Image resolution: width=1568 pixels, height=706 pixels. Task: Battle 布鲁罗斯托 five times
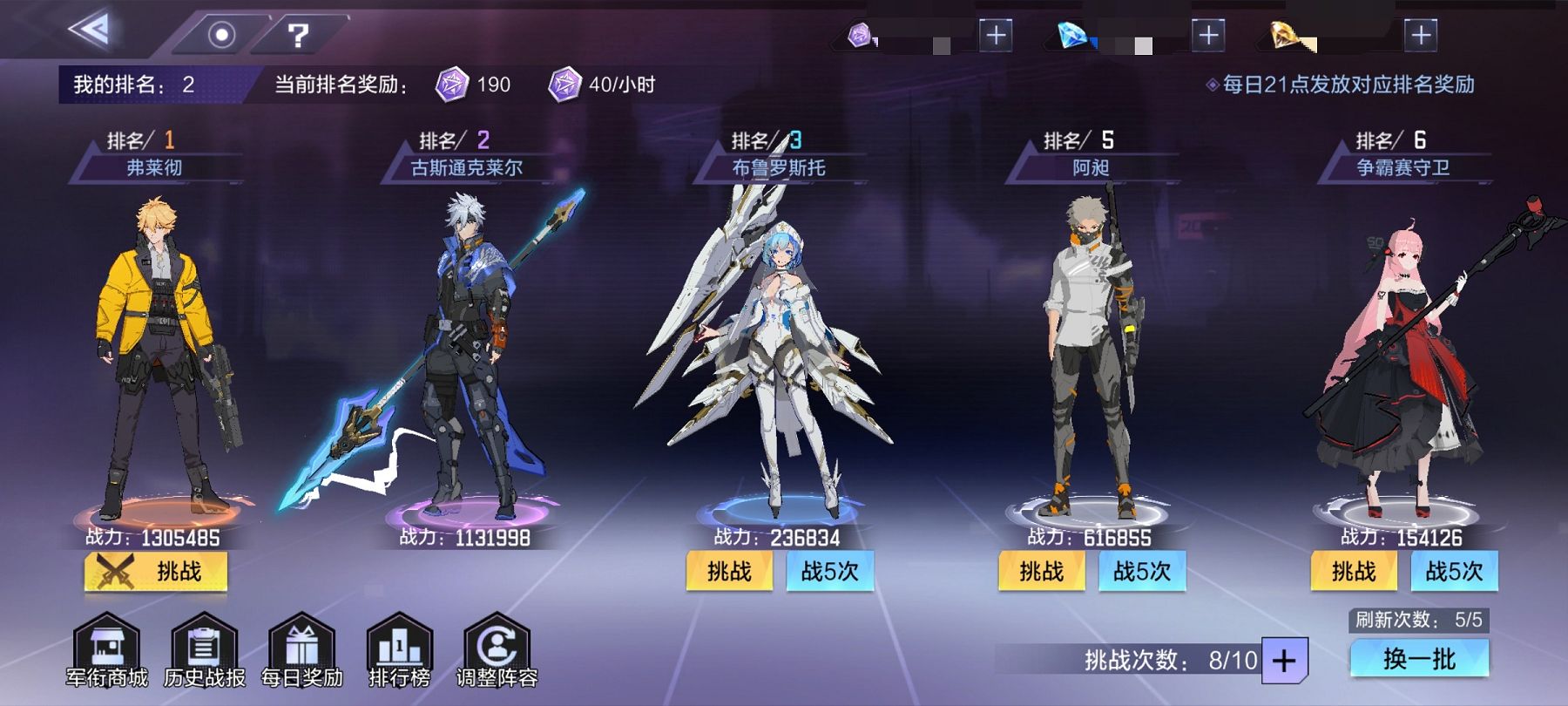point(829,572)
